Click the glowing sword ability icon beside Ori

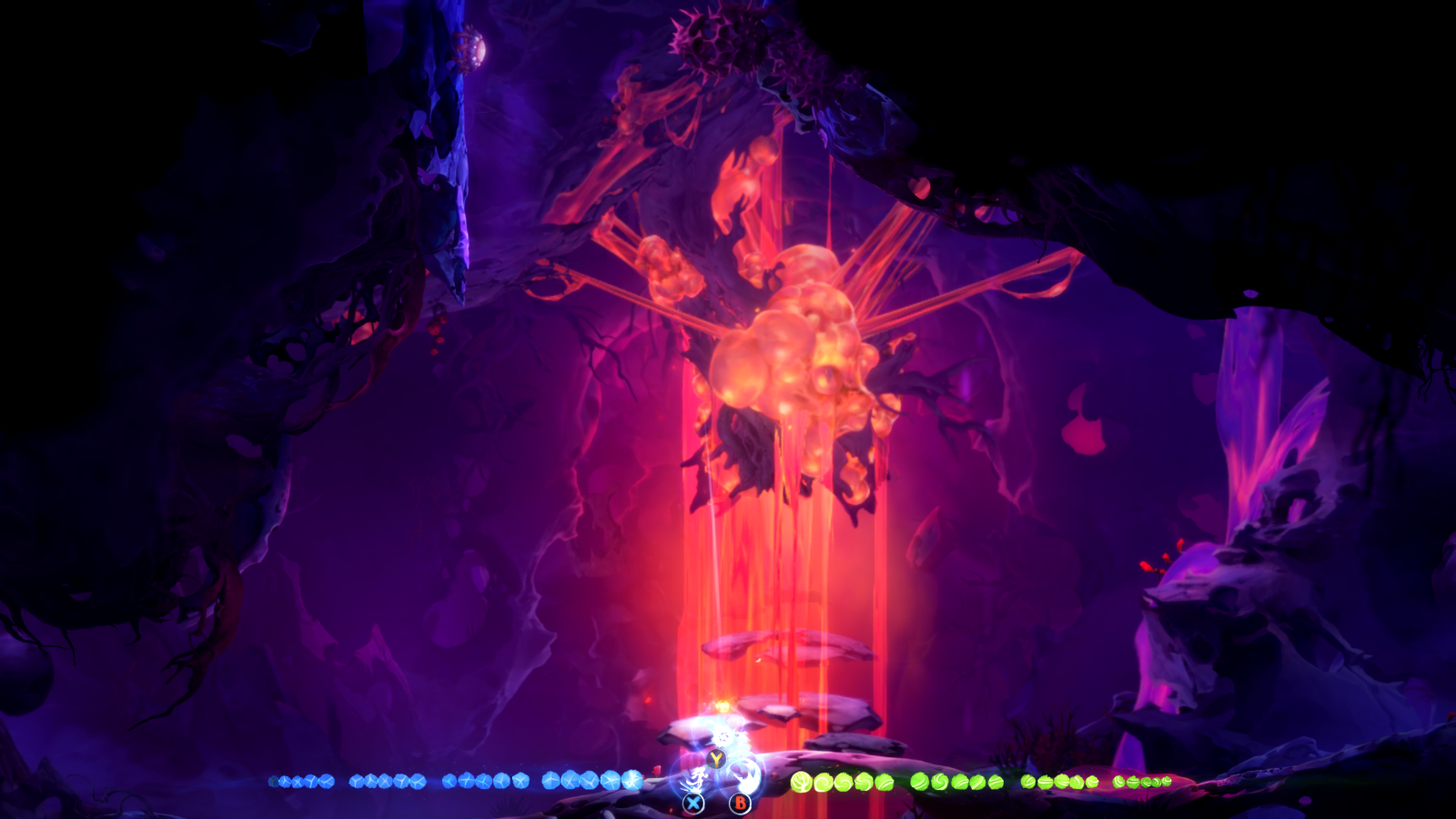(x=697, y=780)
